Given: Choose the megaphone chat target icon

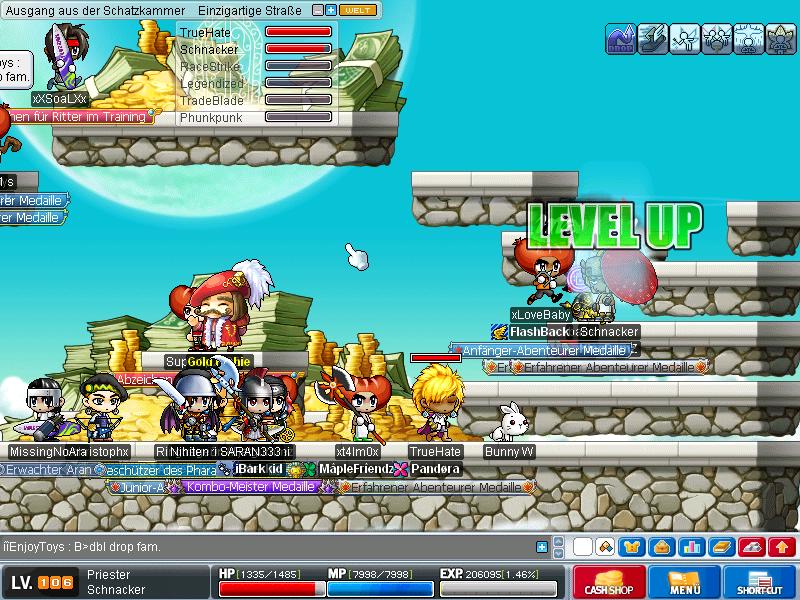Looking at the screenshot, I should pos(605,547).
